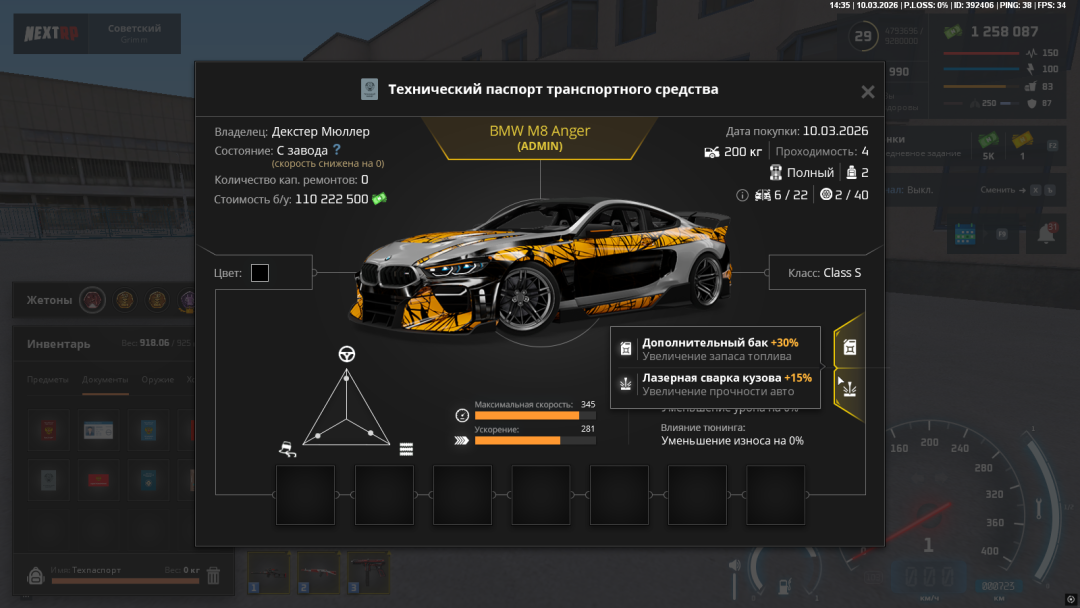
Task: Open the notification bell with red badge
Action: (1047, 233)
